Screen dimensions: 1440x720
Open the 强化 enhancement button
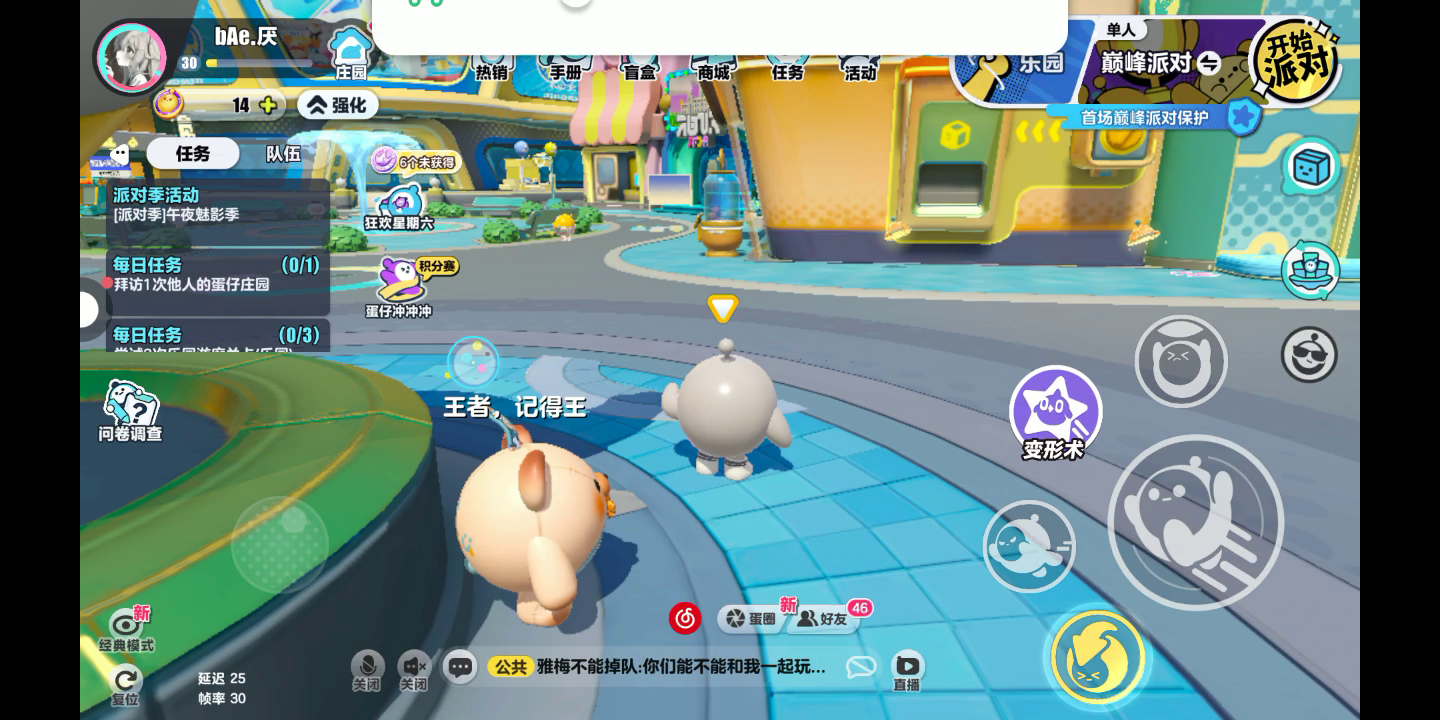[337, 105]
